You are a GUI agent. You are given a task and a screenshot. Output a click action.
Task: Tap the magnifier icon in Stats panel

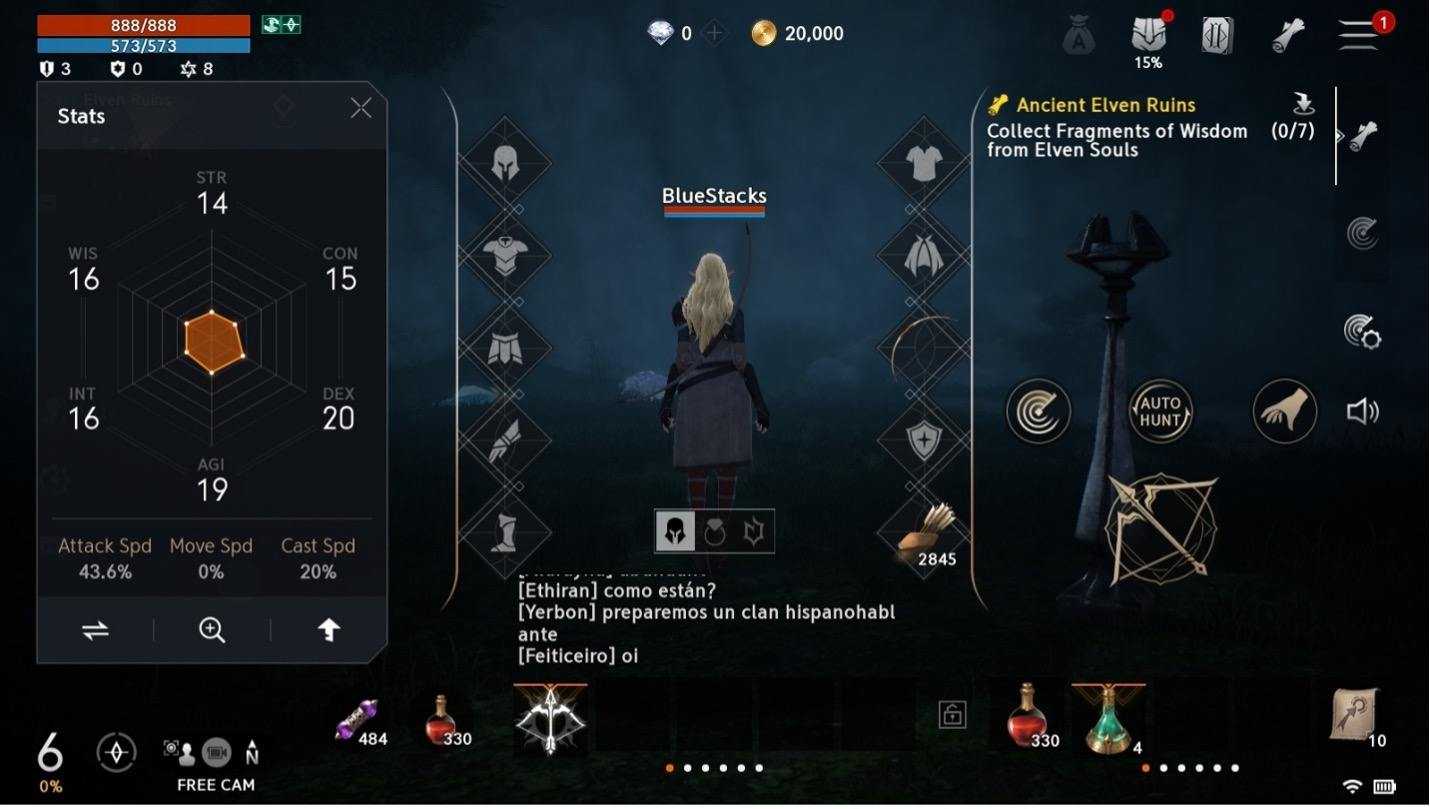tap(212, 630)
